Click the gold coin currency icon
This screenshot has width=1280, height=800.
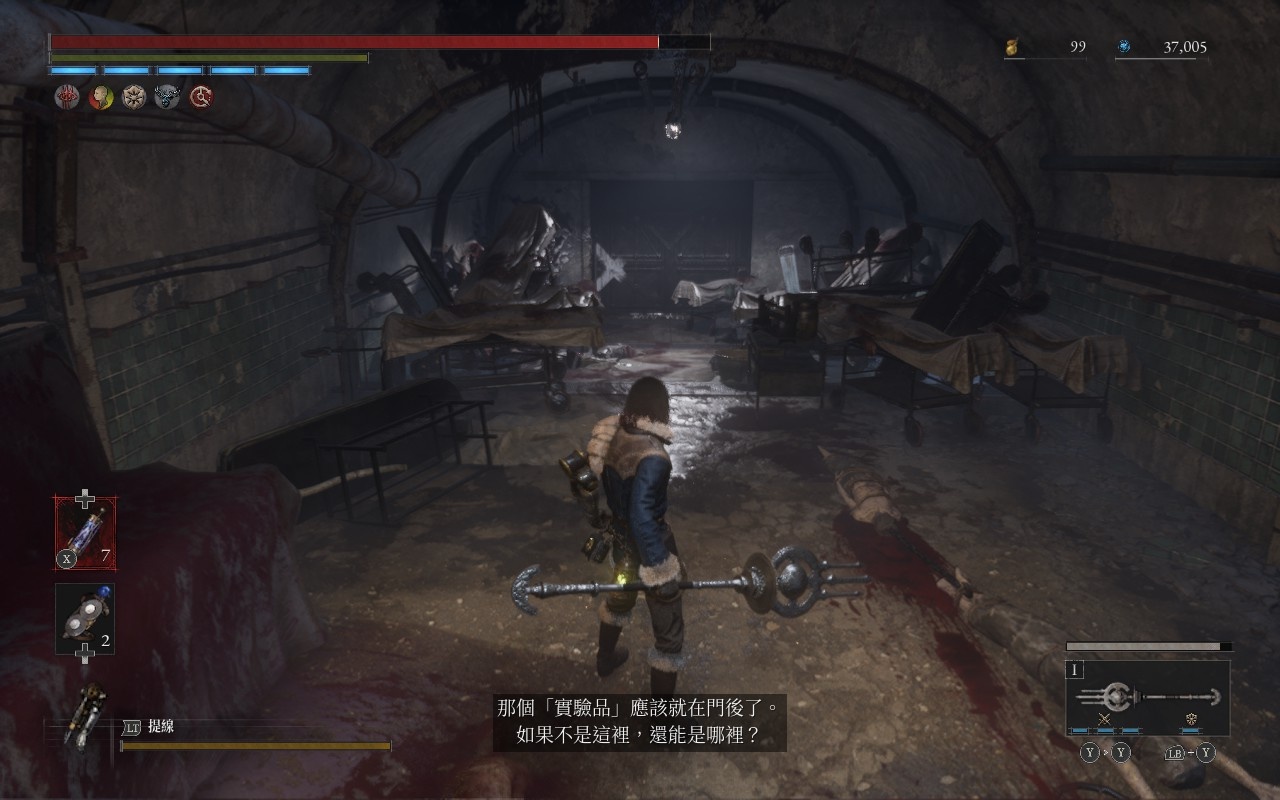click(1013, 47)
